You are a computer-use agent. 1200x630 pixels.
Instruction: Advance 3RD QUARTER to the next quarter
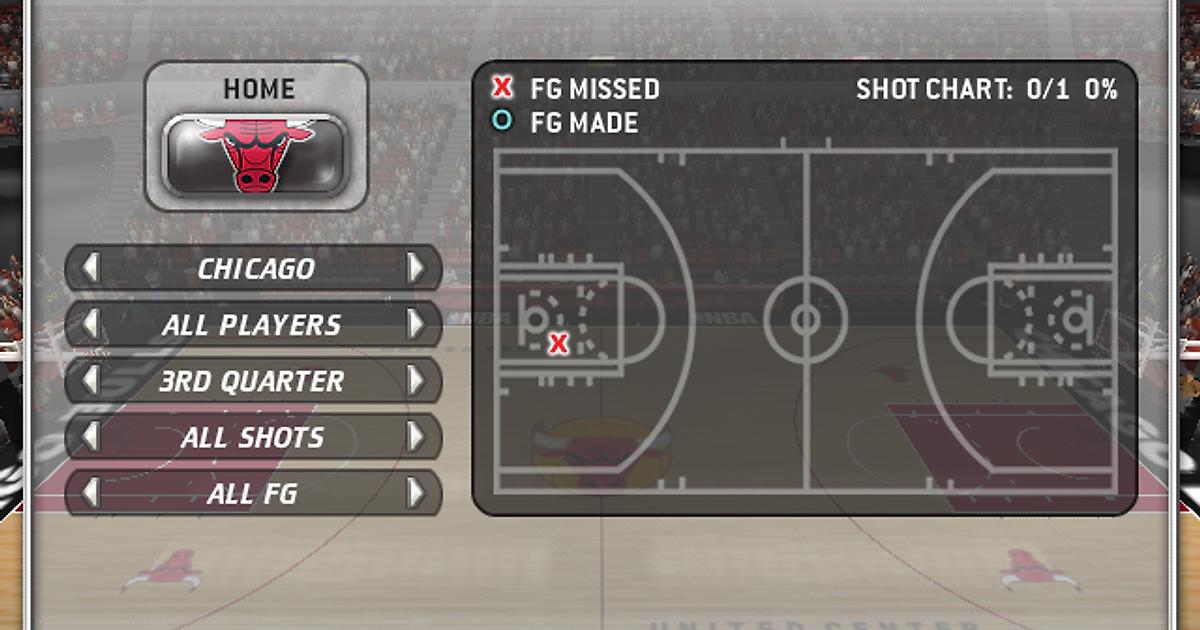tap(416, 381)
